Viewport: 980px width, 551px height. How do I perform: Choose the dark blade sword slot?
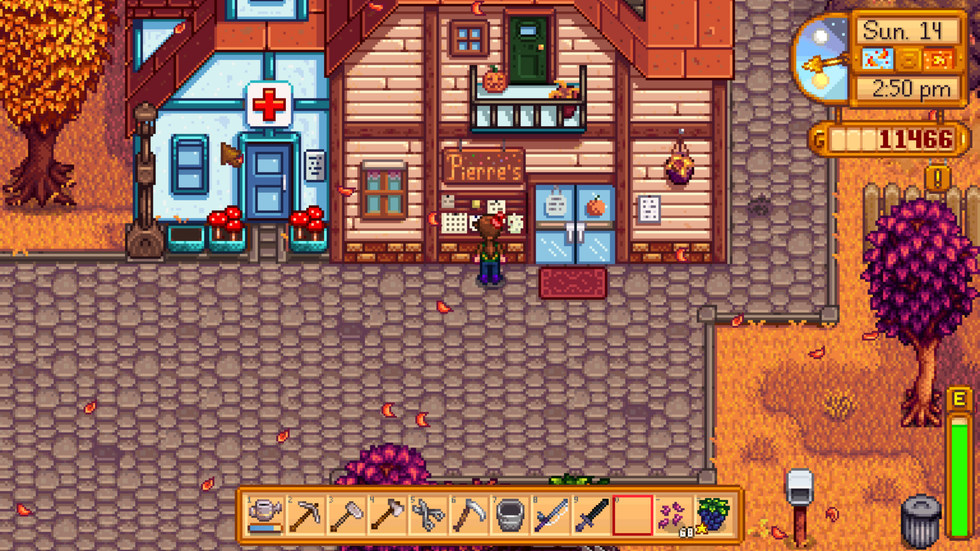point(592,515)
